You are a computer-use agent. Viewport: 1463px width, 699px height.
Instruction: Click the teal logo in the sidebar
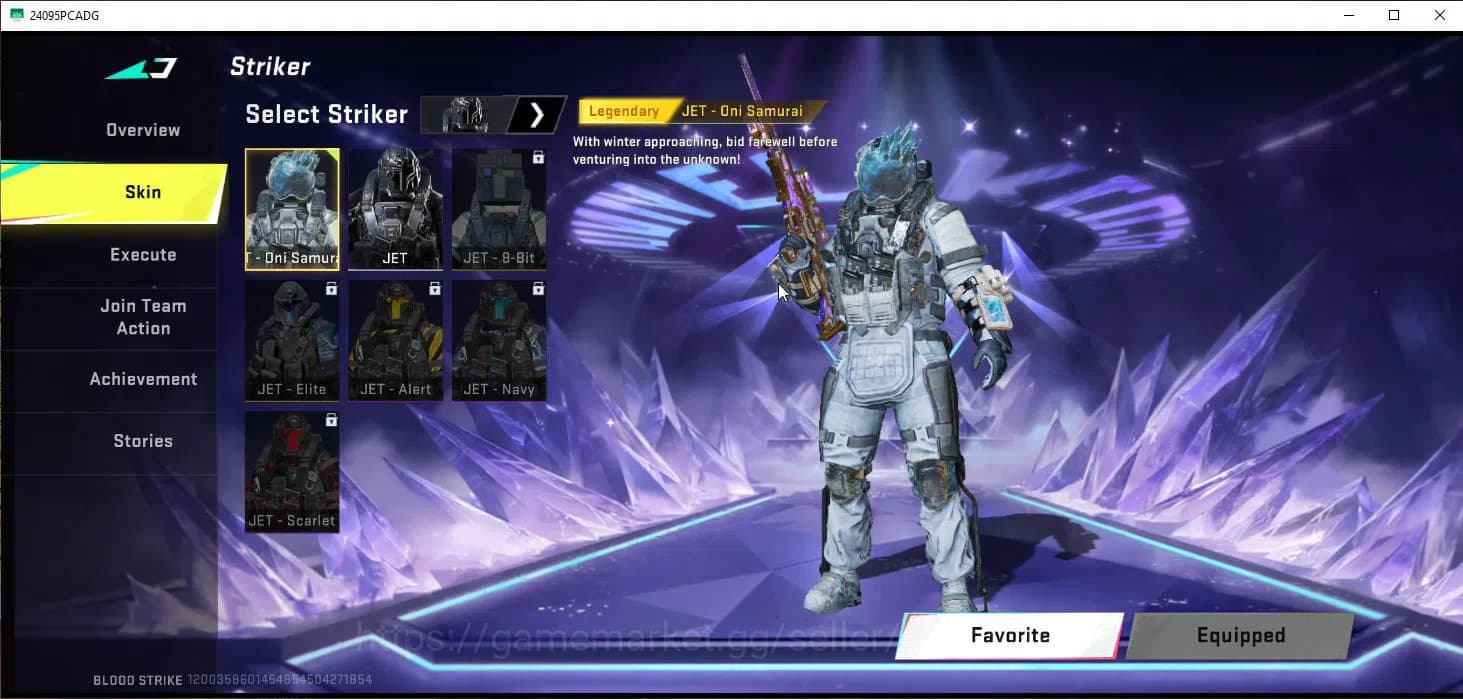coord(141,69)
